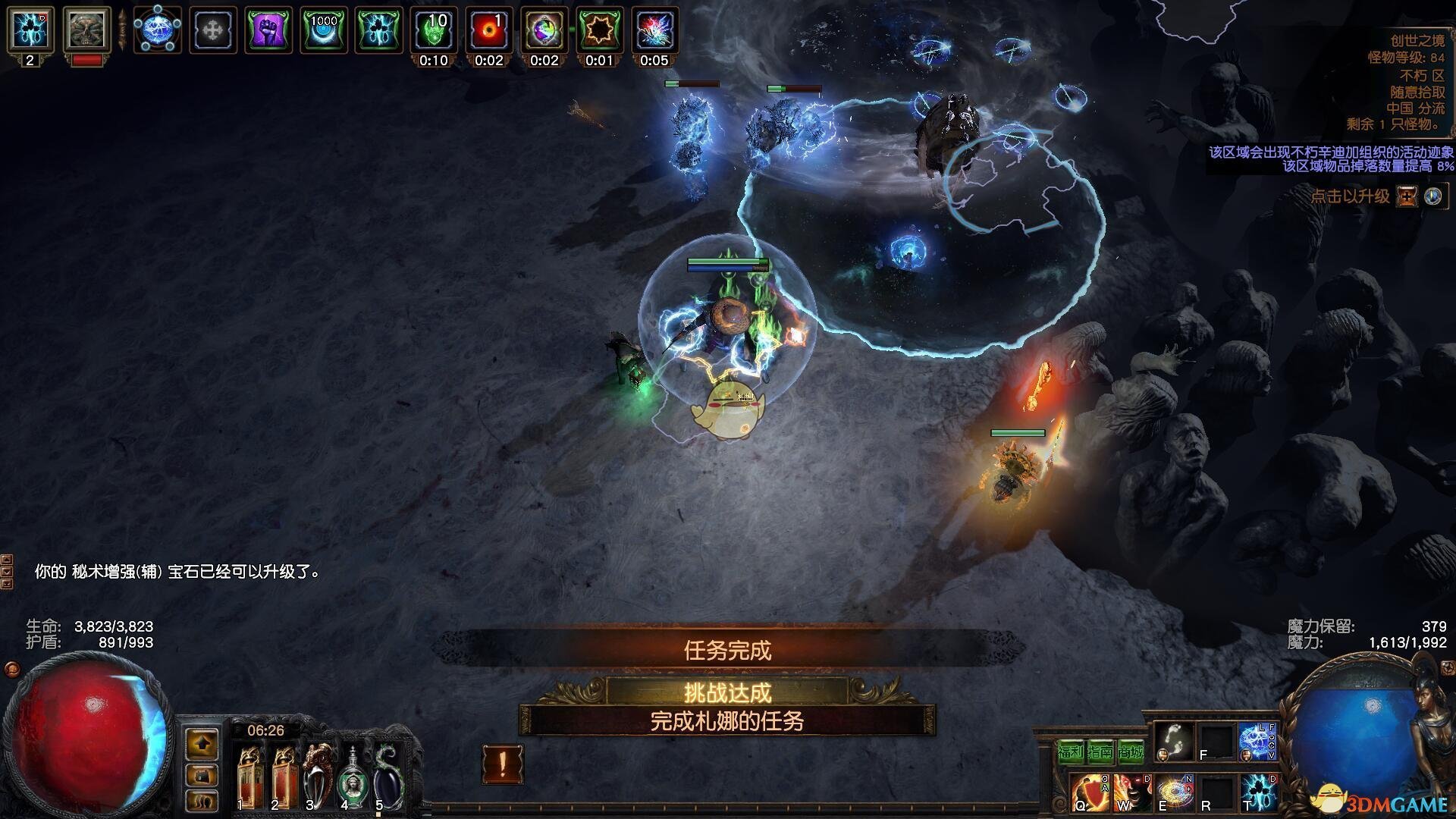Activate the red shield skill on Q
Image resolution: width=1456 pixels, height=819 pixels.
(1090, 792)
